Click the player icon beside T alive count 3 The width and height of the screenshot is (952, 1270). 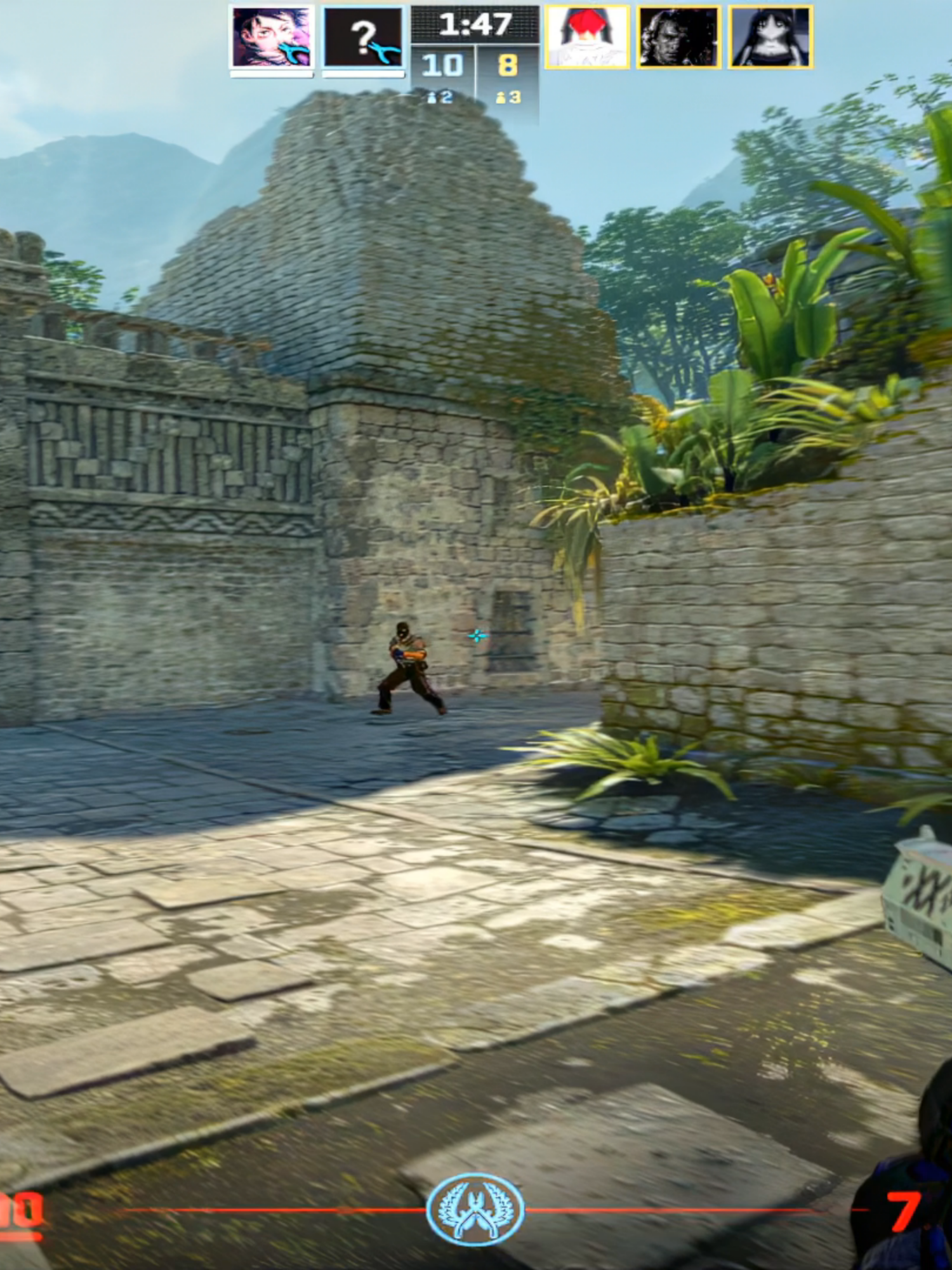point(499,98)
